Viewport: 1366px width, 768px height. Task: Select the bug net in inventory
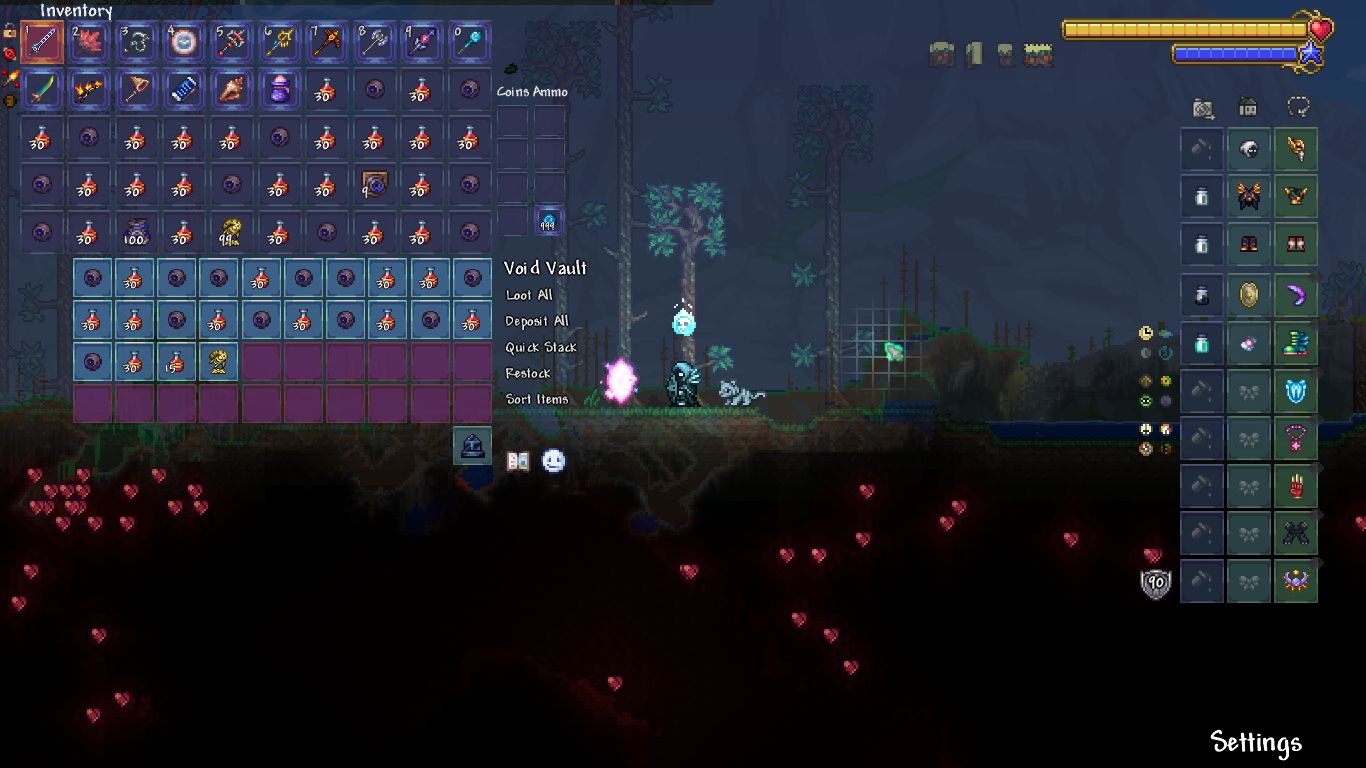pos(136,90)
